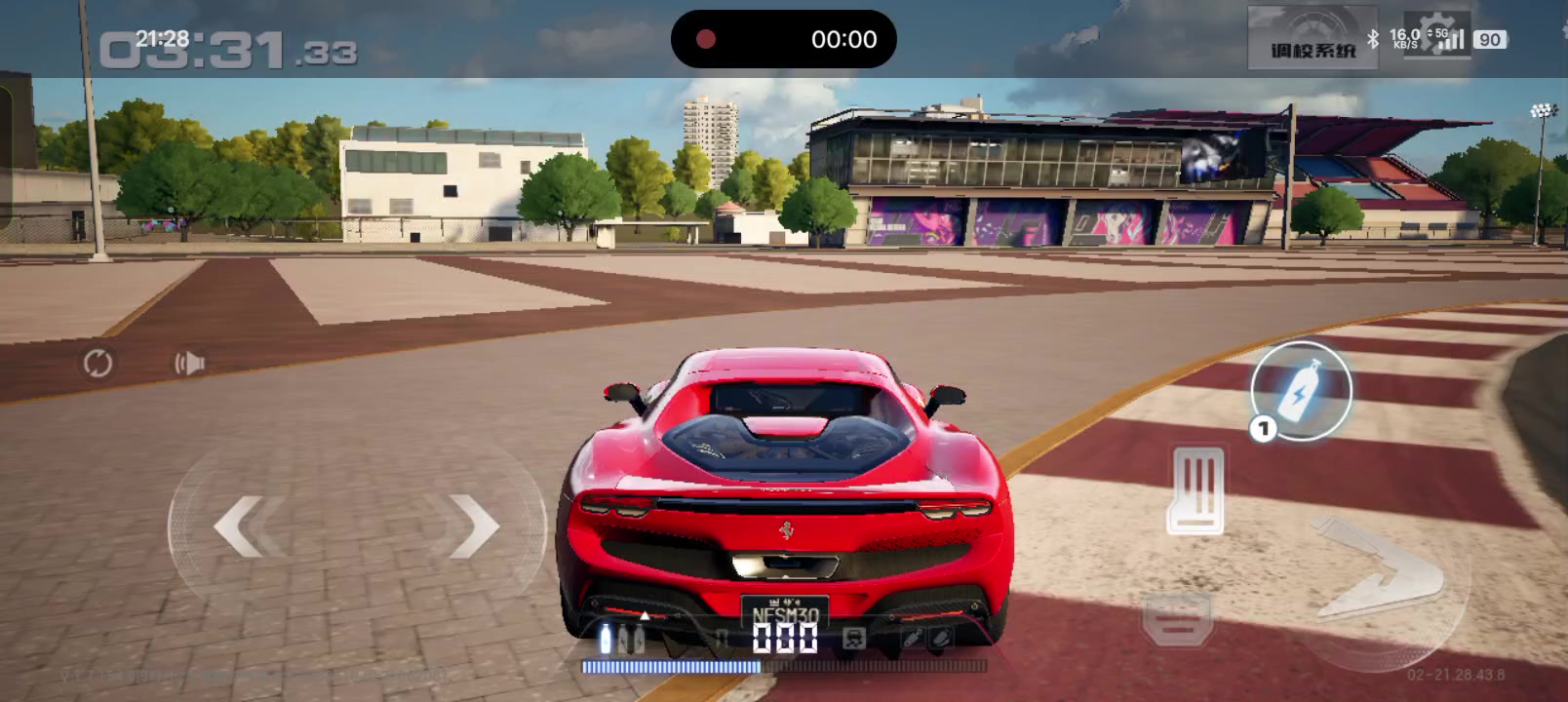
Task: Tap the screen recording indicator pill
Action: pos(783,39)
